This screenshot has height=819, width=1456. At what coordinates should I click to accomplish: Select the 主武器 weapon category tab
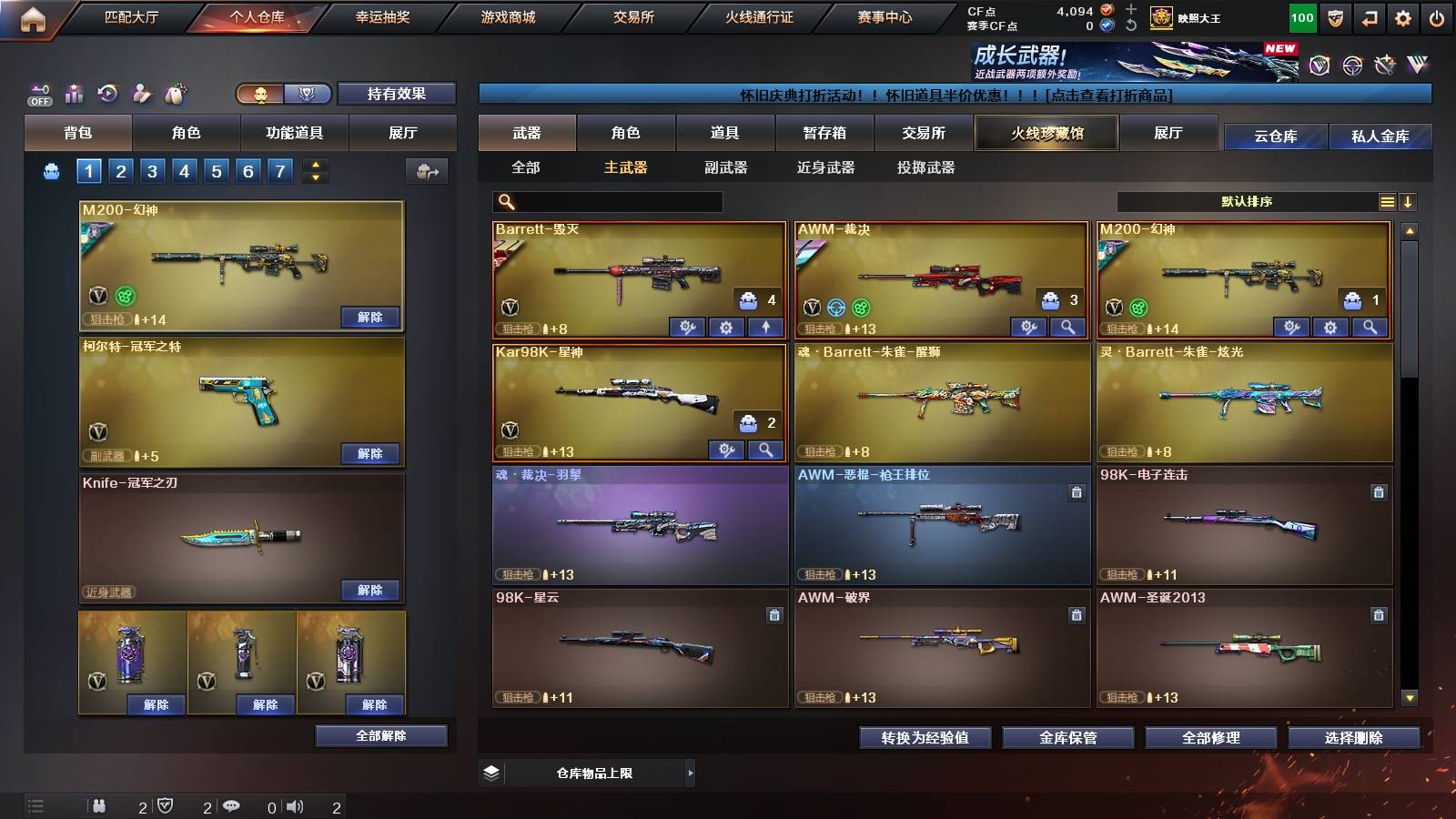[x=622, y=167]
